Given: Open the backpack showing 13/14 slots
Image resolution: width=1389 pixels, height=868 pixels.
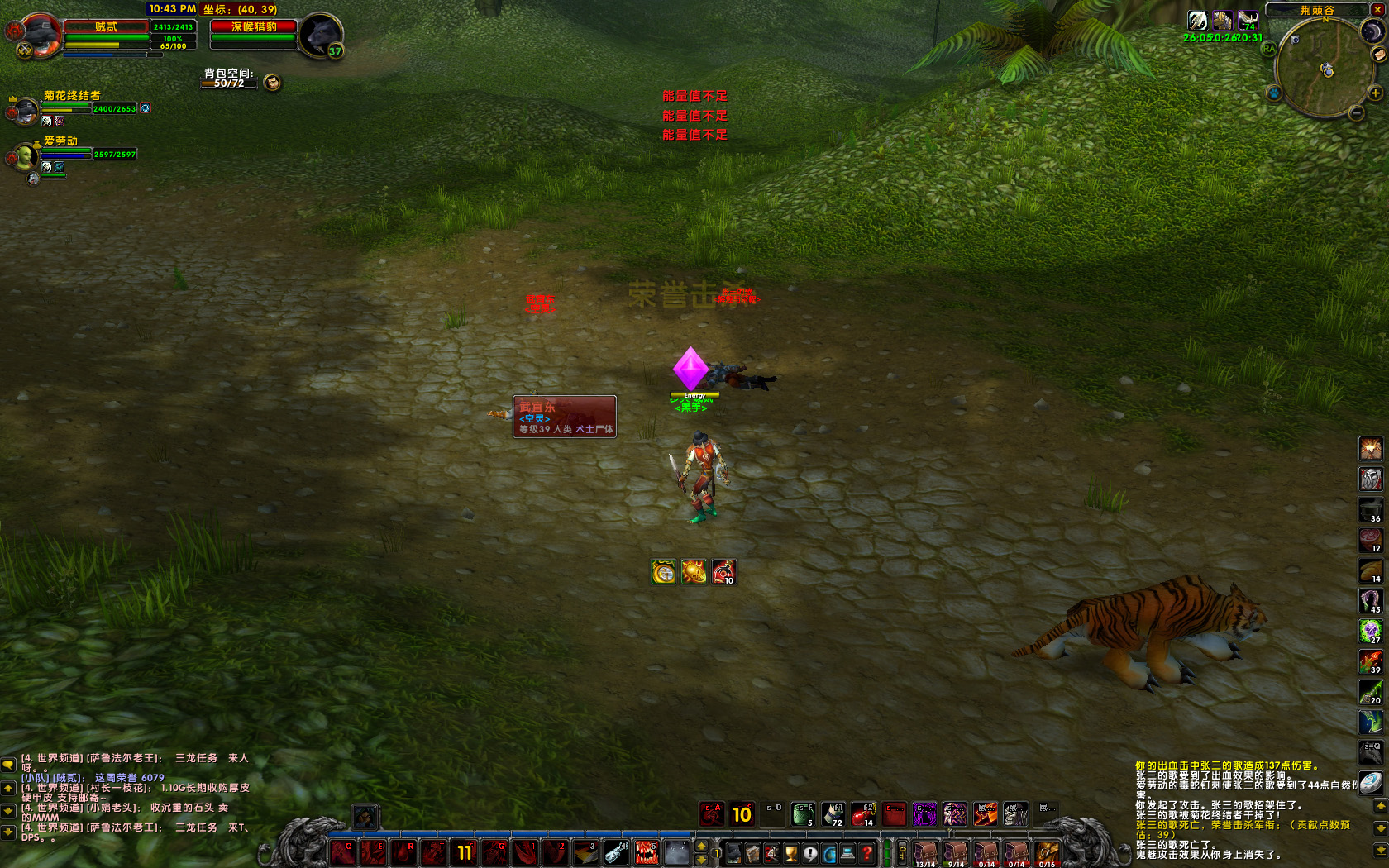Looking at the screenshot, I should click(x=925, y=853).
